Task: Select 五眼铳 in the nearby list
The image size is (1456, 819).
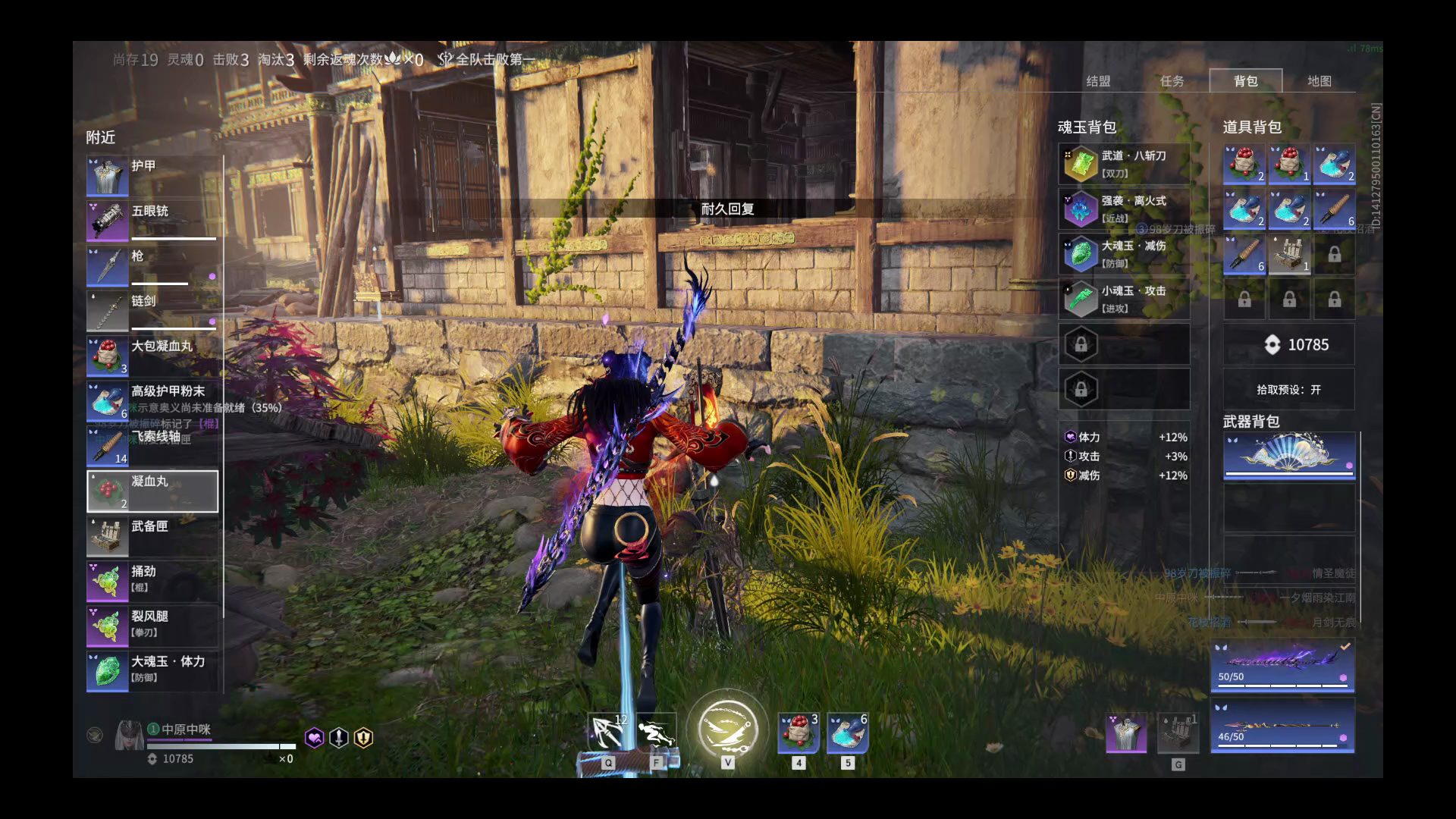Action: pyautogui.click(x=152, y=220)
